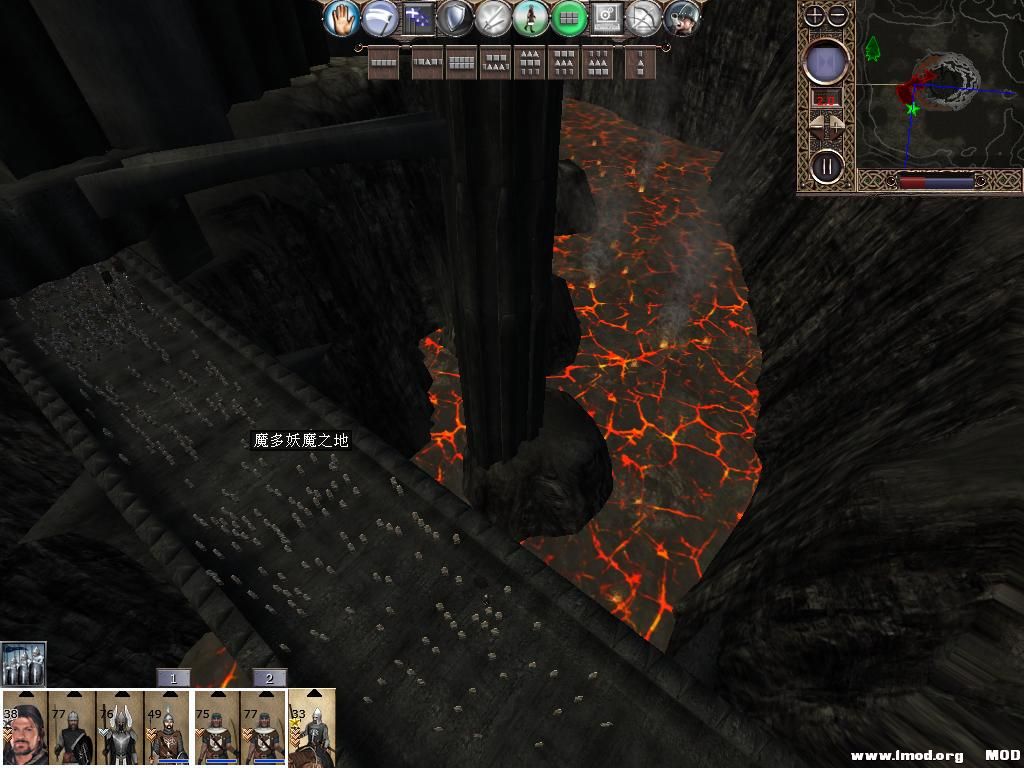
Task: Select the helmeted soldier special ability icon
Action: pyautogui.click(x=682, y=18)
